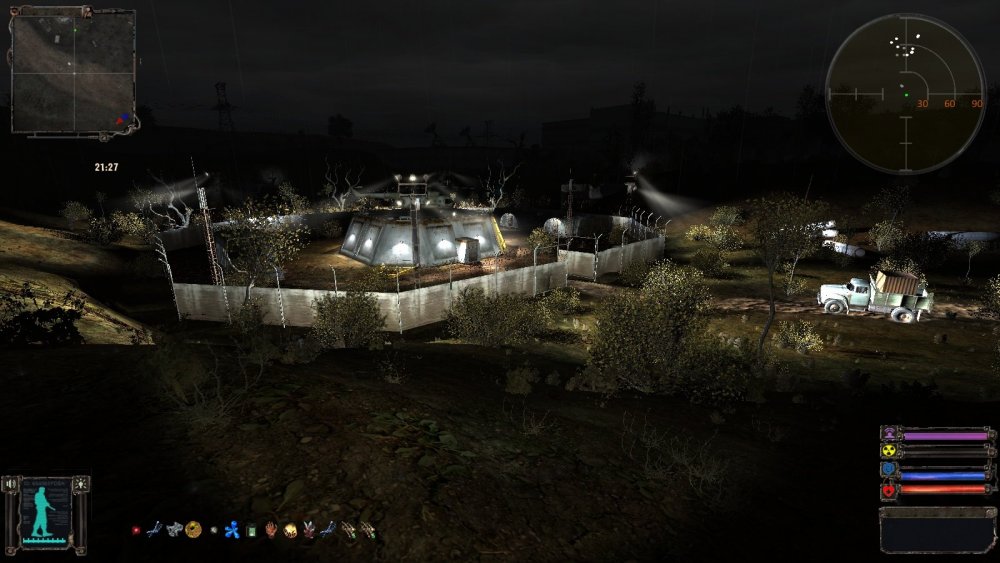Click the small red glowing icon

pos(136,530)
